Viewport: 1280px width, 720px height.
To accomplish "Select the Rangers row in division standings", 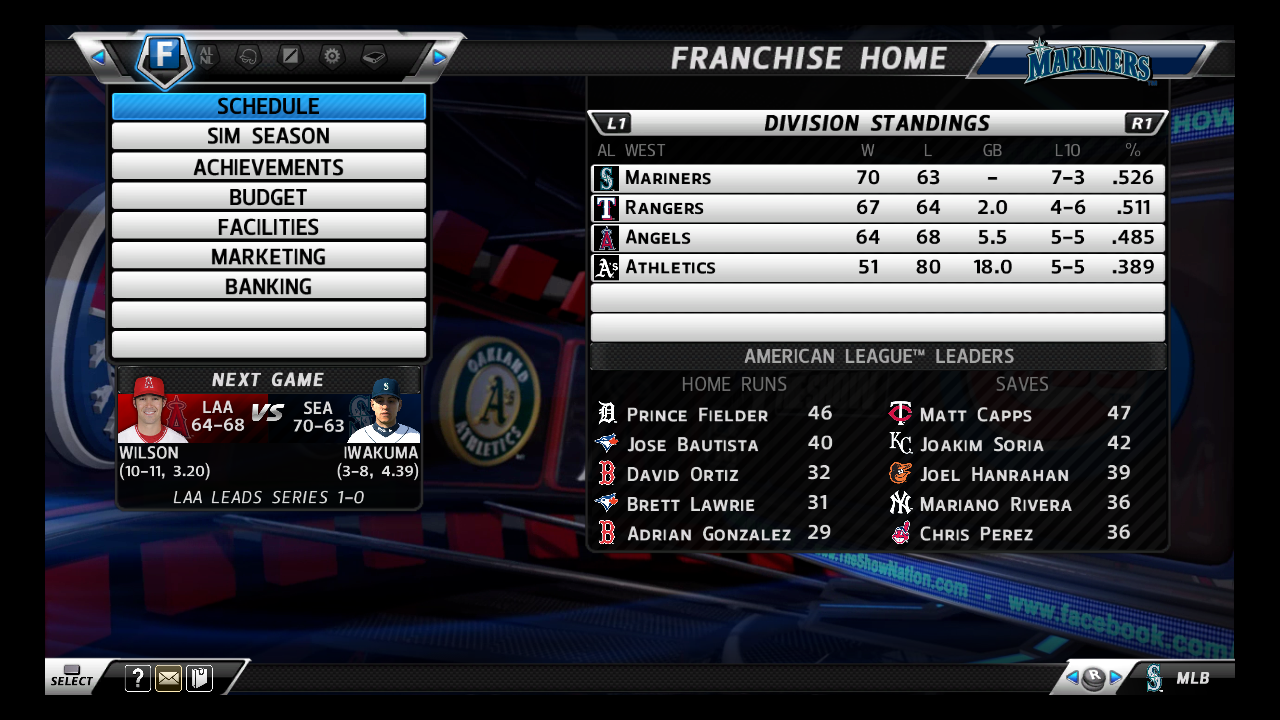I will tap(878, 208).
